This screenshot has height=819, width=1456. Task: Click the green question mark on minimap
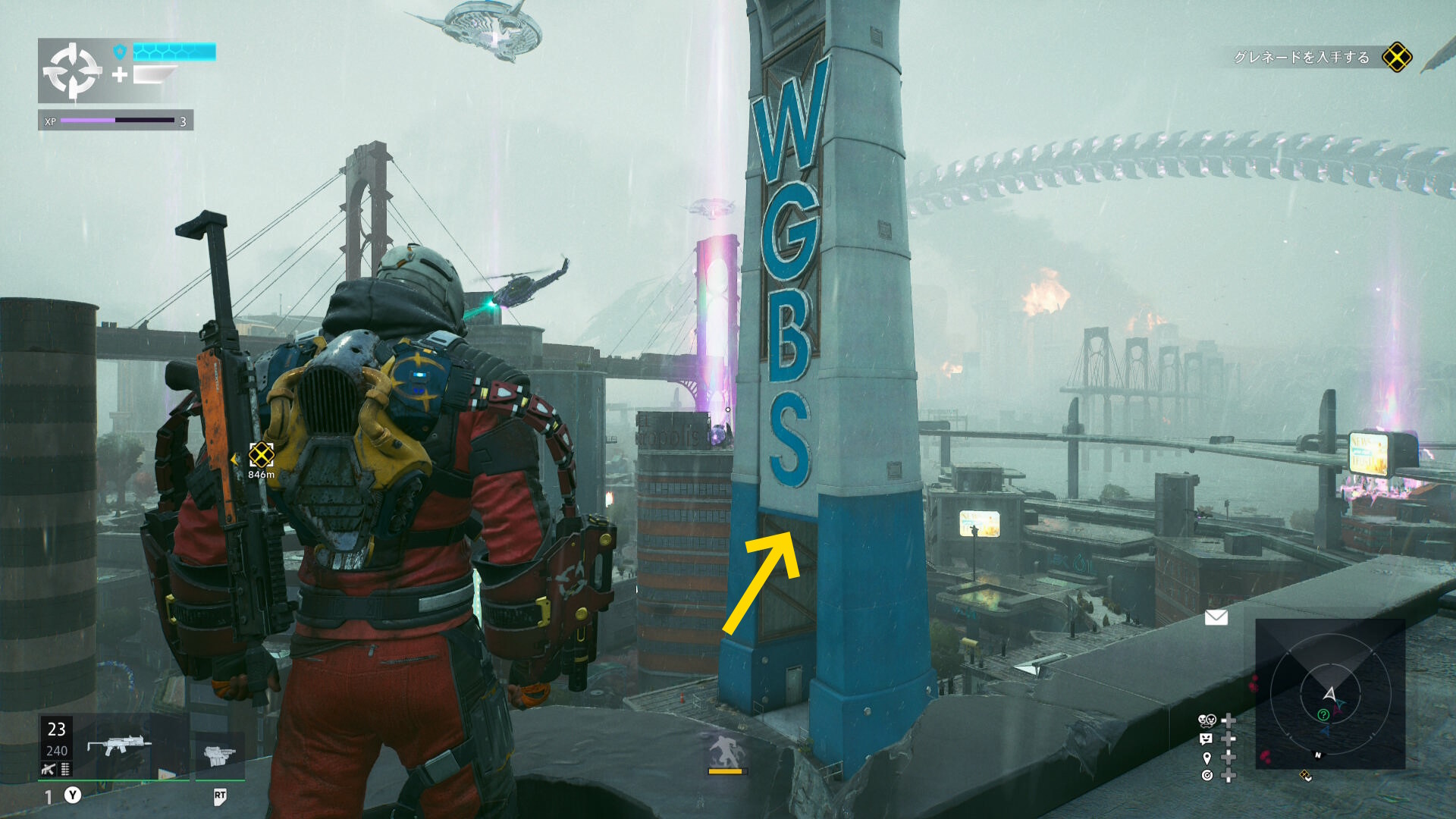pos(1323,714)
